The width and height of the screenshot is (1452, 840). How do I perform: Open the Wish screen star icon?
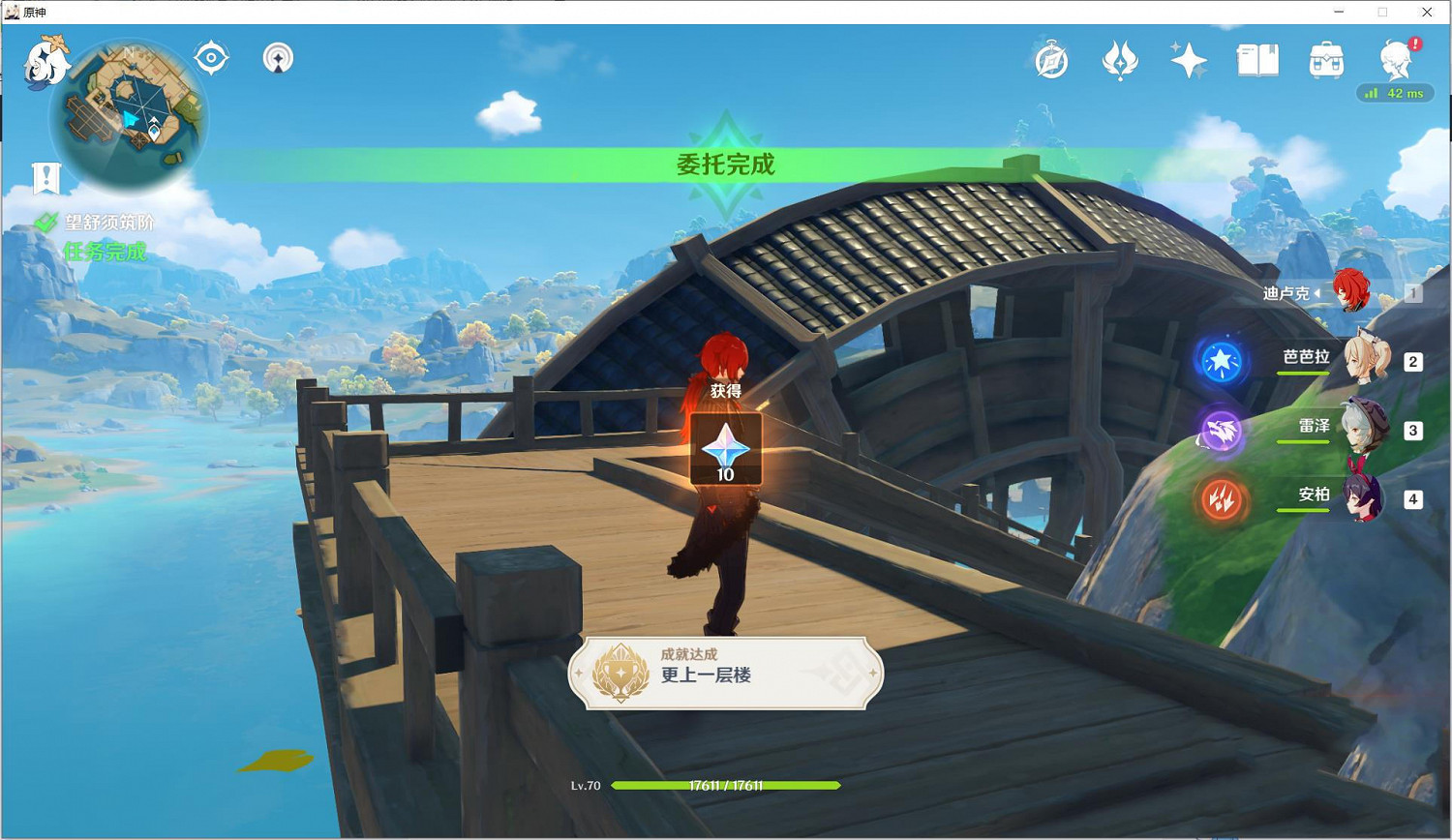click(x=1188, y=60)
